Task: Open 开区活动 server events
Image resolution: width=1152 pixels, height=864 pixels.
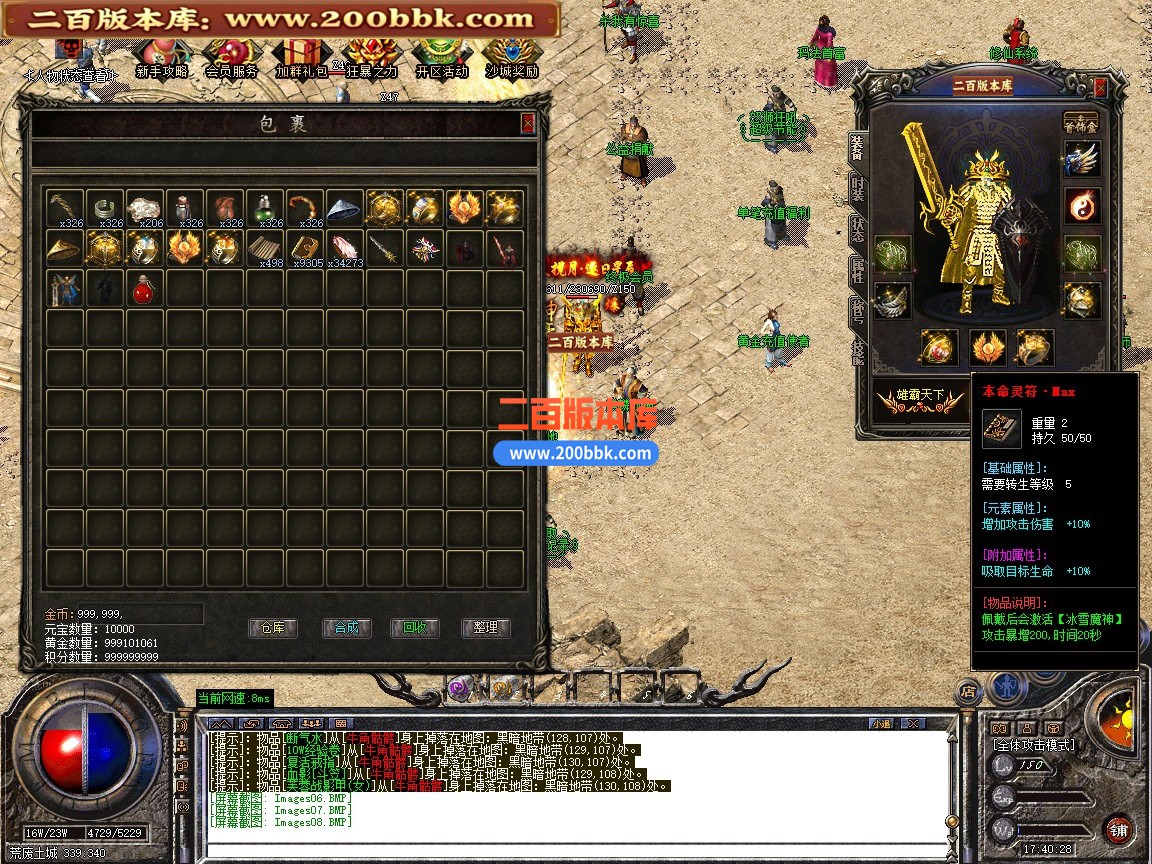Action: (441, 58)
